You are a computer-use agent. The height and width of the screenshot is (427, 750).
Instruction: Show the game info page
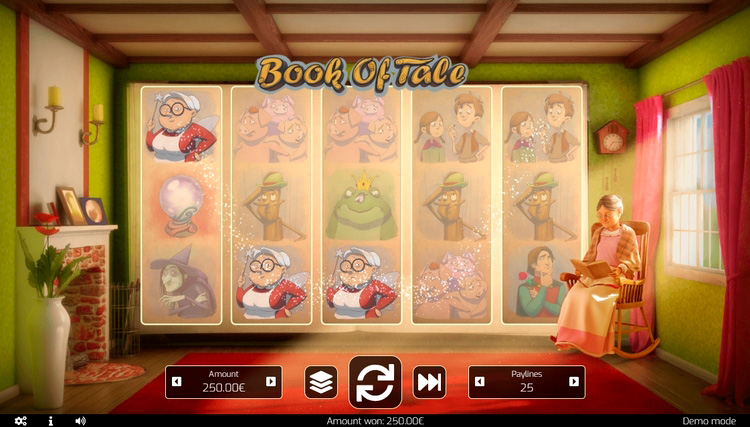pyautogui.click(x=51, y=421)
